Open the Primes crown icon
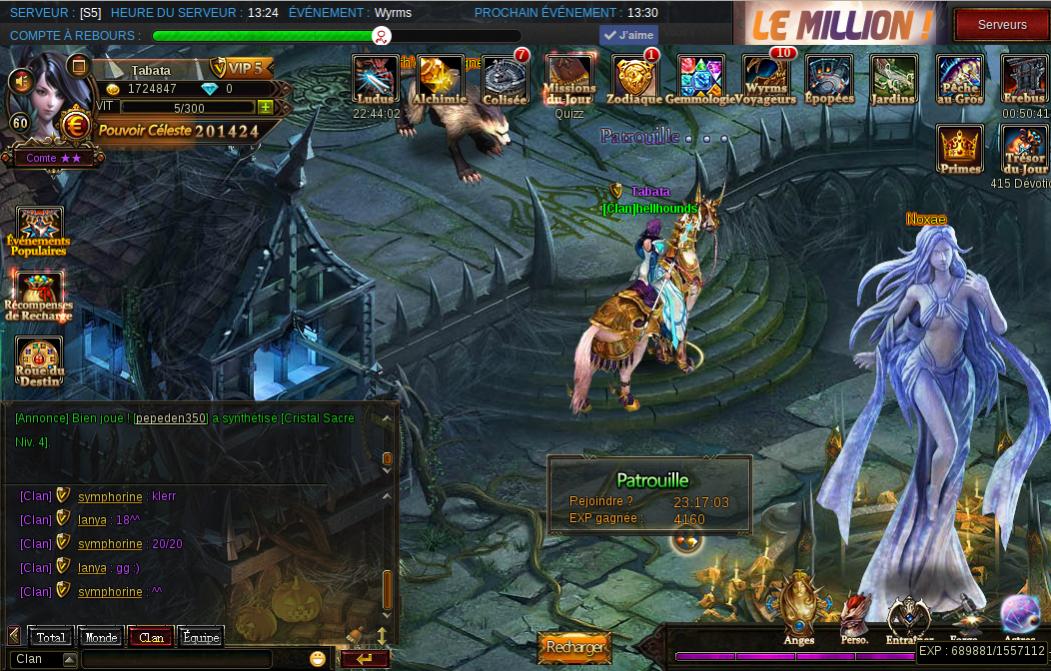Image resolution: width=1051 pixels, height=671 pixels. pyautogui.click(x=960, y=149)
